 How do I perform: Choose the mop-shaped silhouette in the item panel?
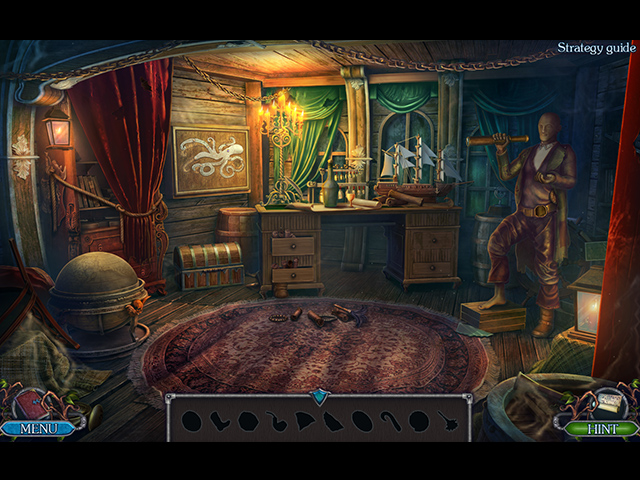(448, 422)
